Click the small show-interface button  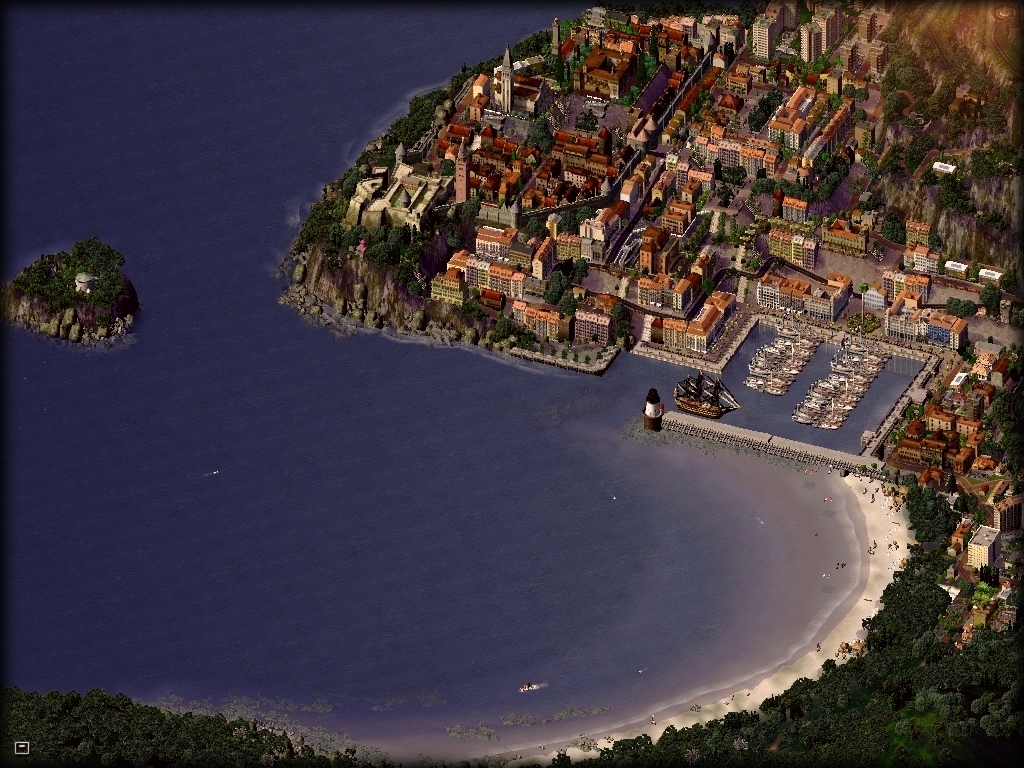point(22,747)
